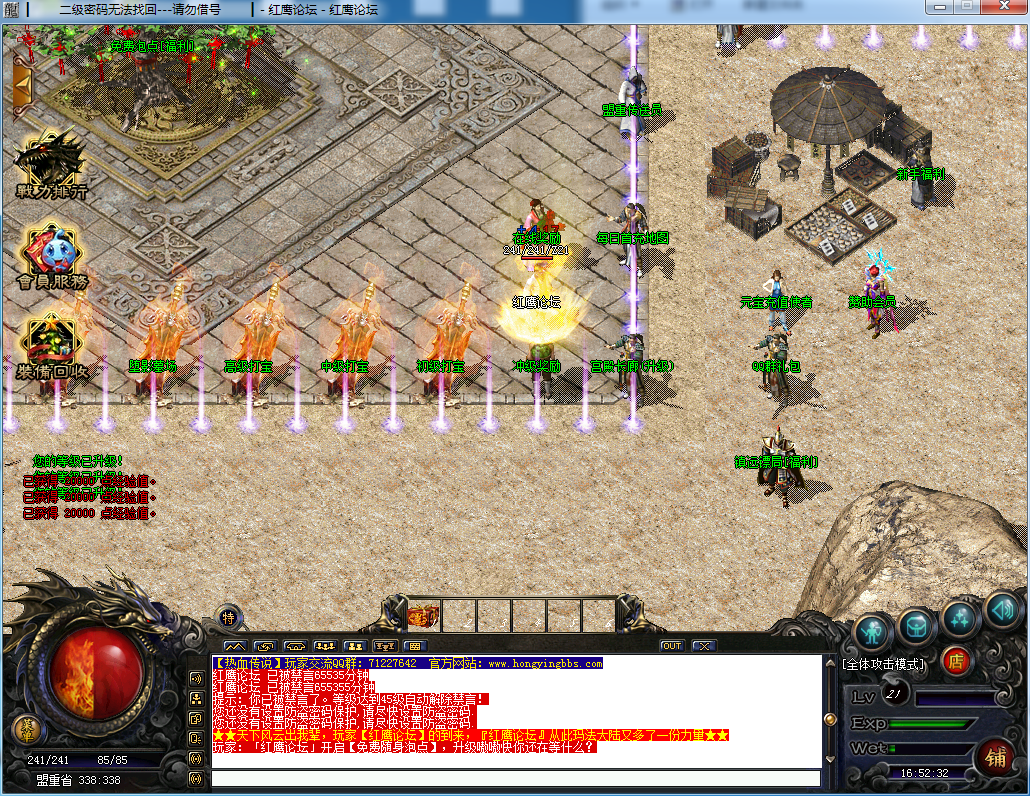
Task: Click the OUT button above chat
Action: pos(672,646)
